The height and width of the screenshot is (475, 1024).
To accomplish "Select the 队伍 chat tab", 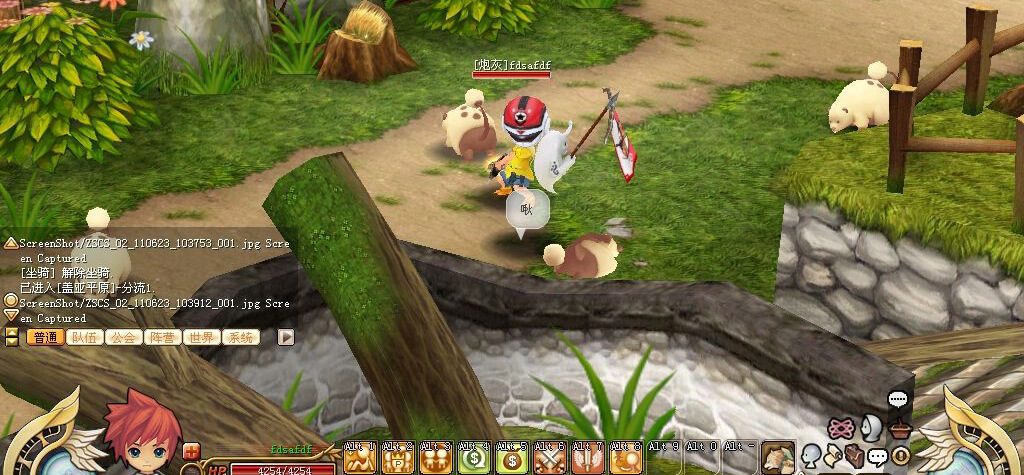I will (x=84, y=338).
